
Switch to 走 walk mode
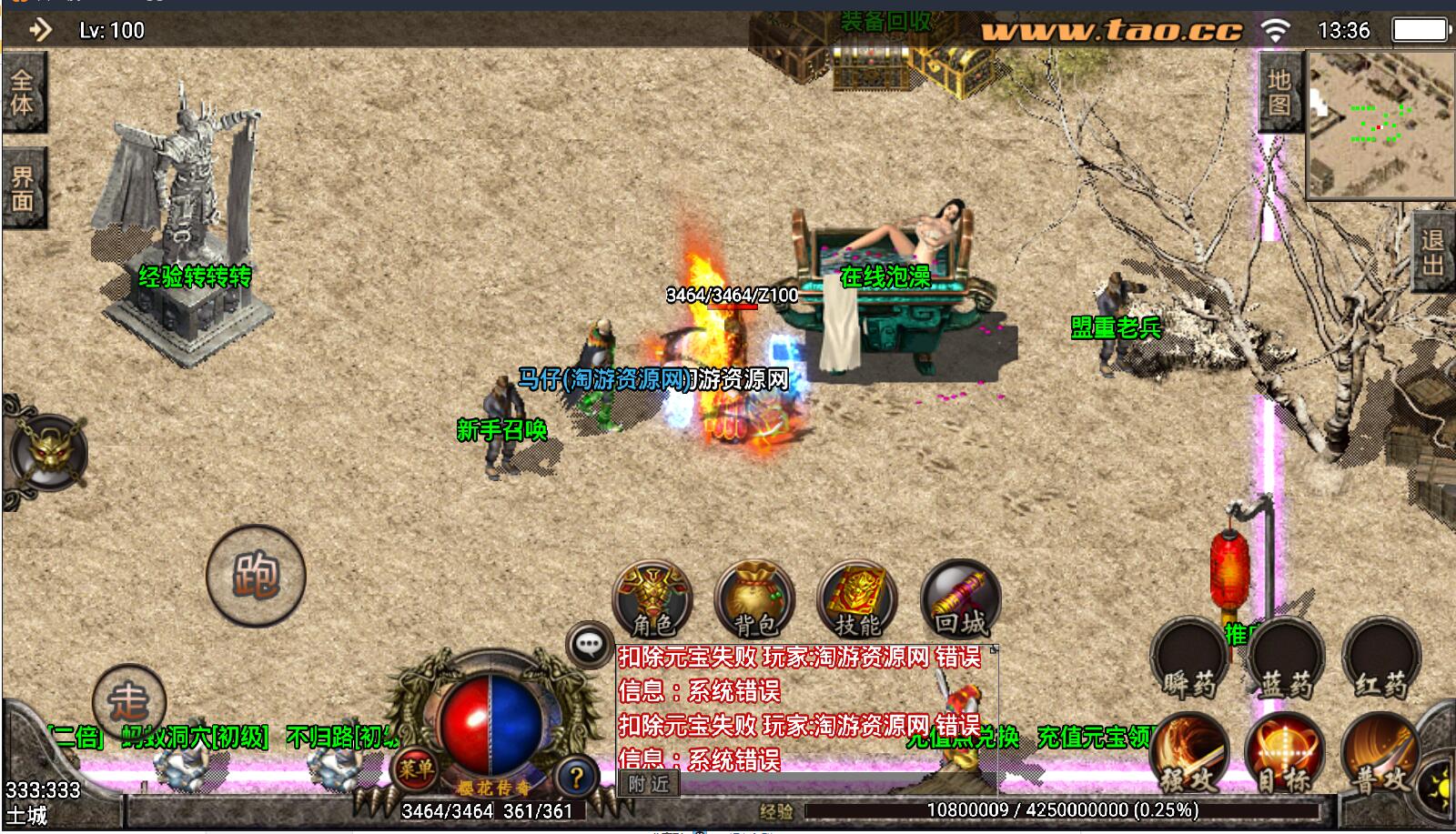128,701
